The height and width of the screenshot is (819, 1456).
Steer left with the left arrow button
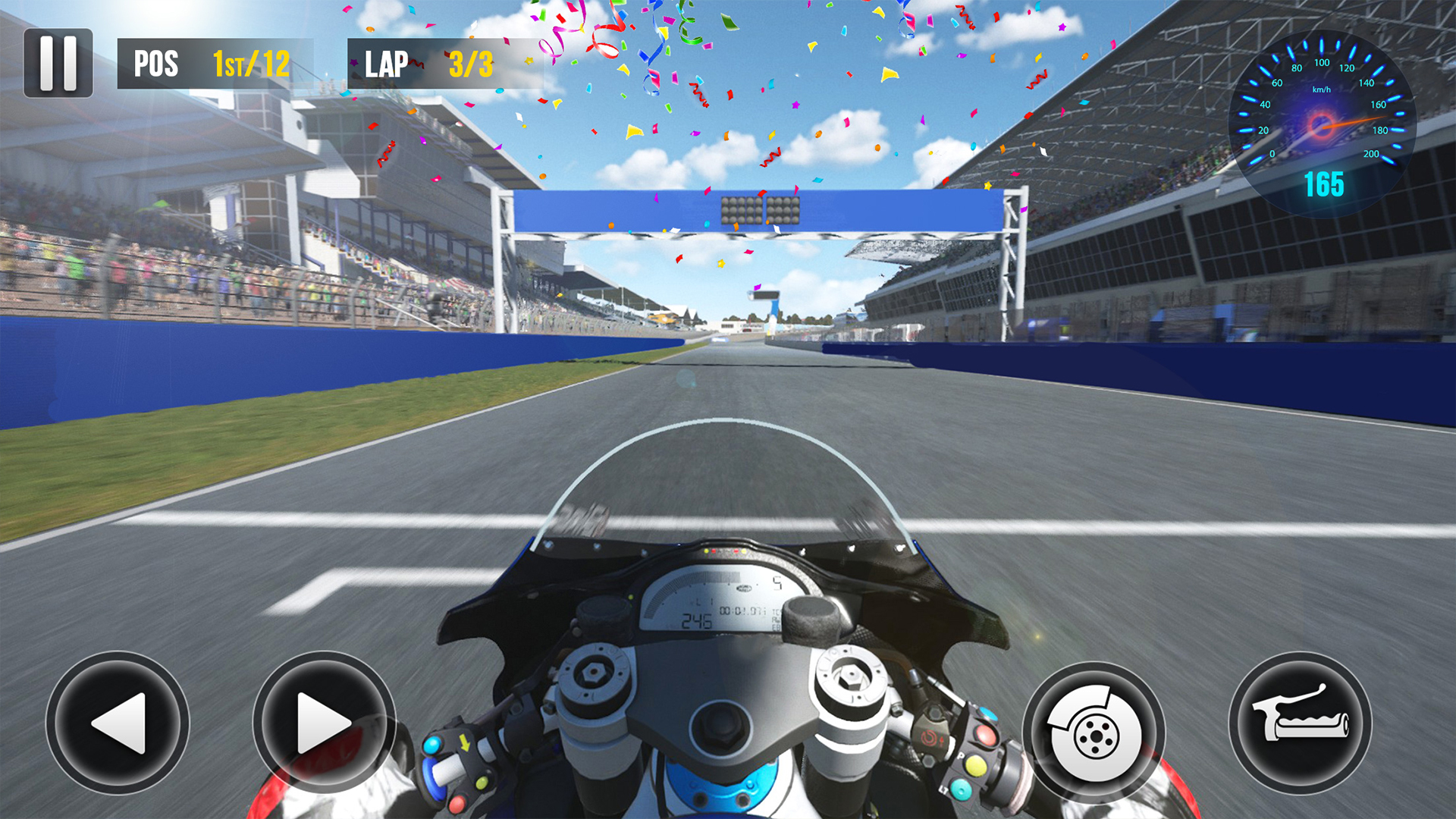pos(118,723)
